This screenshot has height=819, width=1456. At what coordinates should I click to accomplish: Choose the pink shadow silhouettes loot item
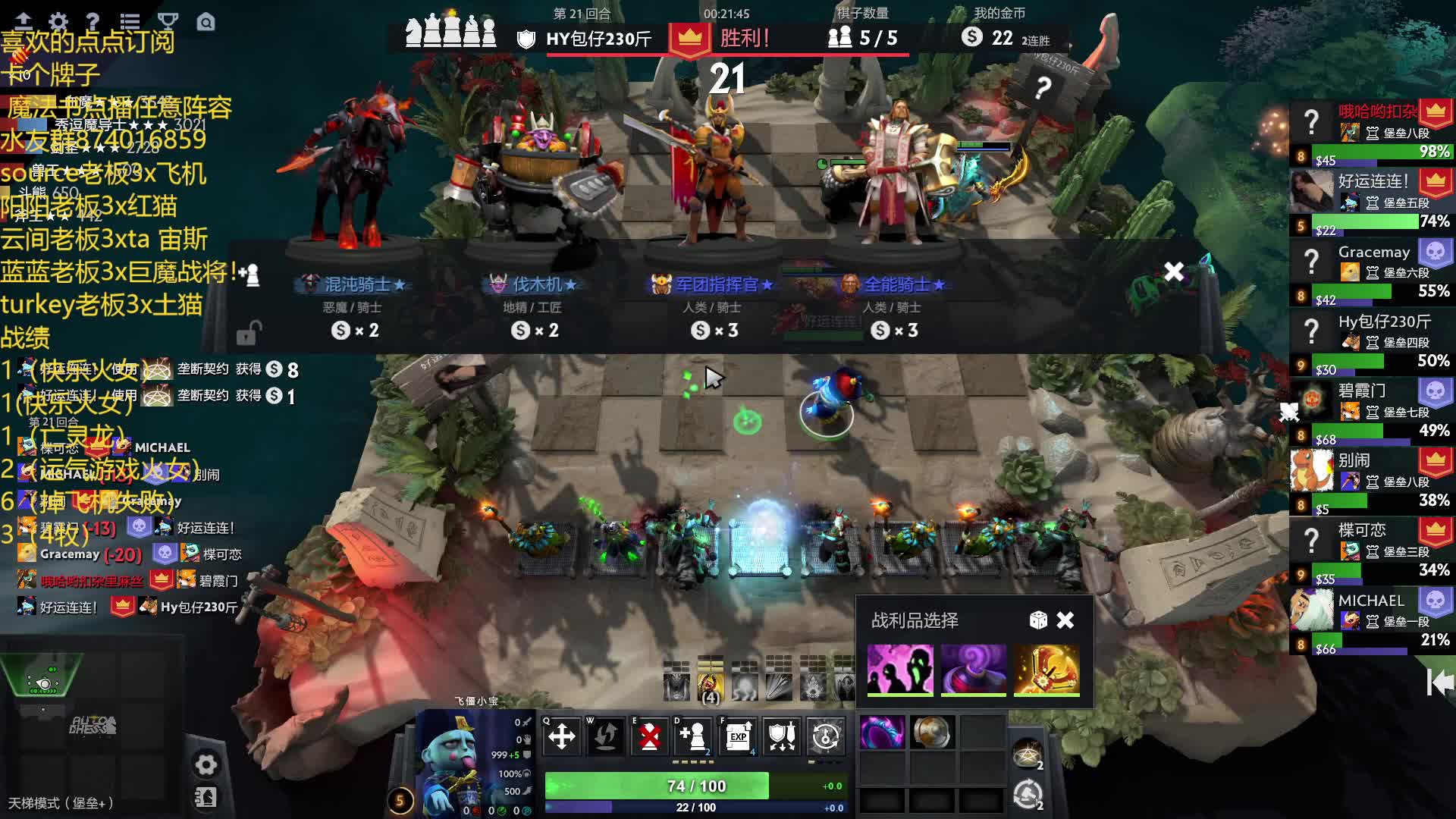tap(900, 670)
